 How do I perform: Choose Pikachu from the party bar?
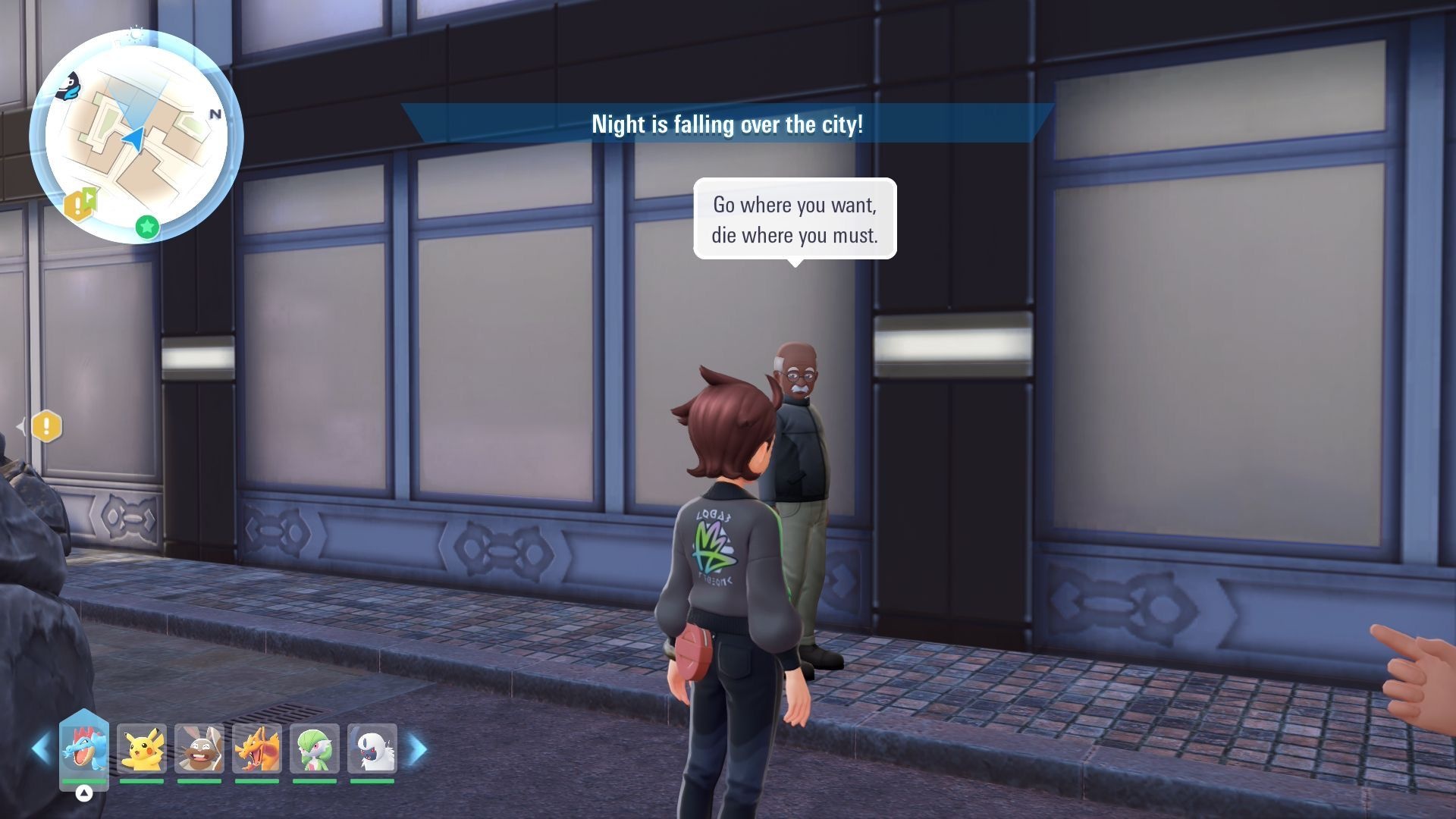pyautogui.click(x=142, y=748)
